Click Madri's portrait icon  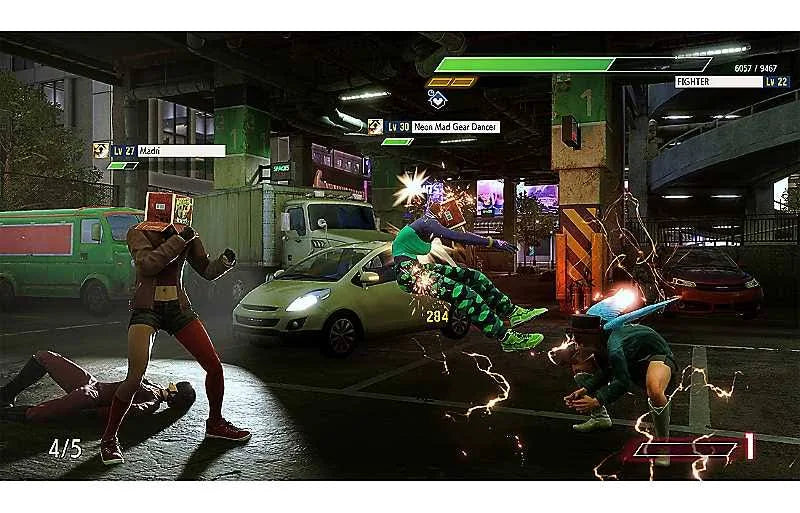point(101,150)
